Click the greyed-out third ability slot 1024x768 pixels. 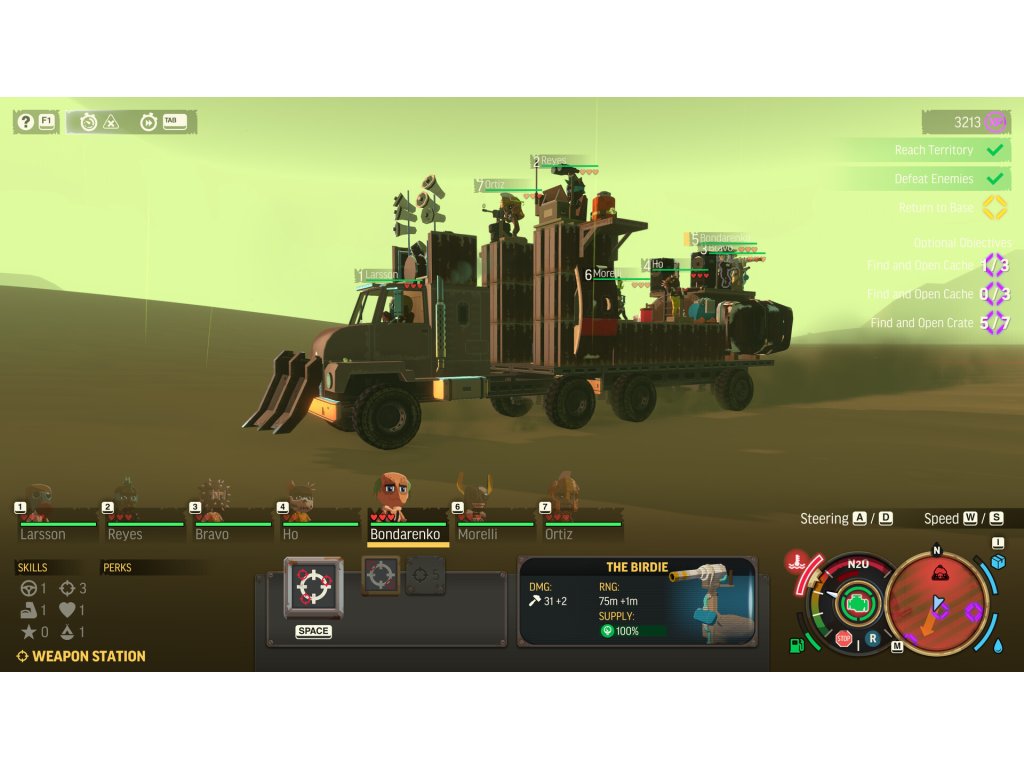(425, 576)
